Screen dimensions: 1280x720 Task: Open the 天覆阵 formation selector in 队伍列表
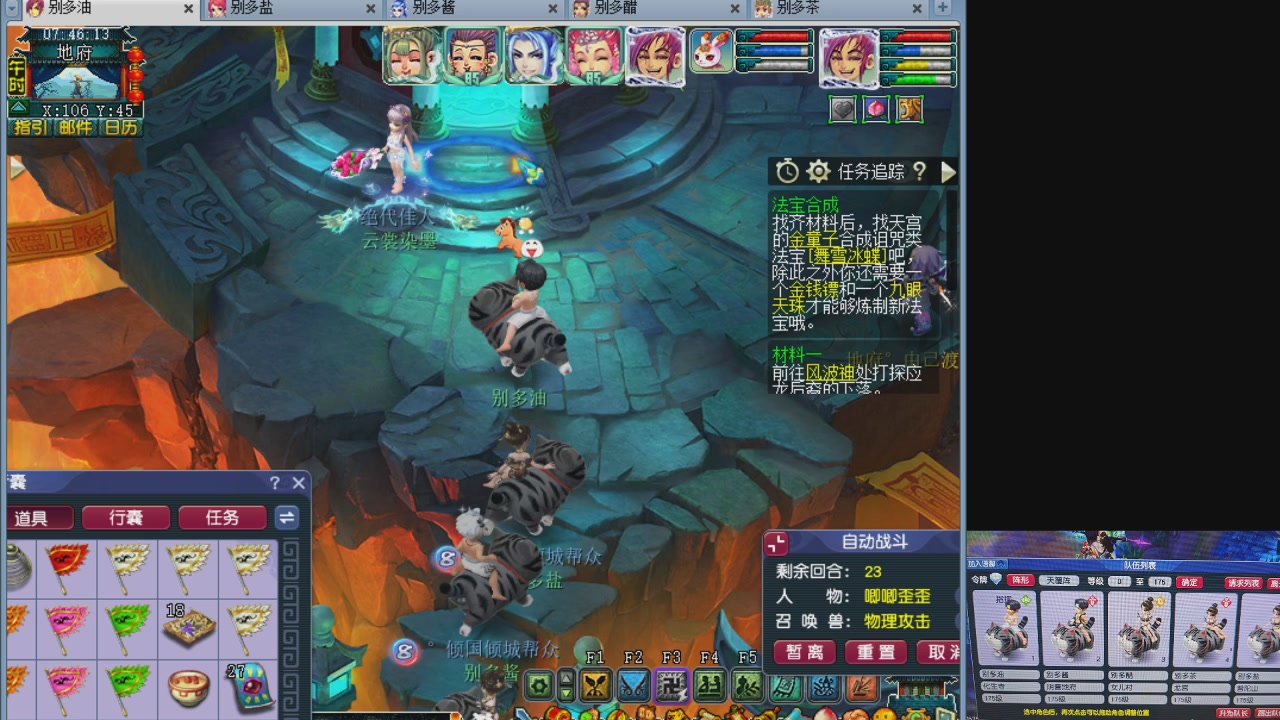click(x=1058, y=581)
